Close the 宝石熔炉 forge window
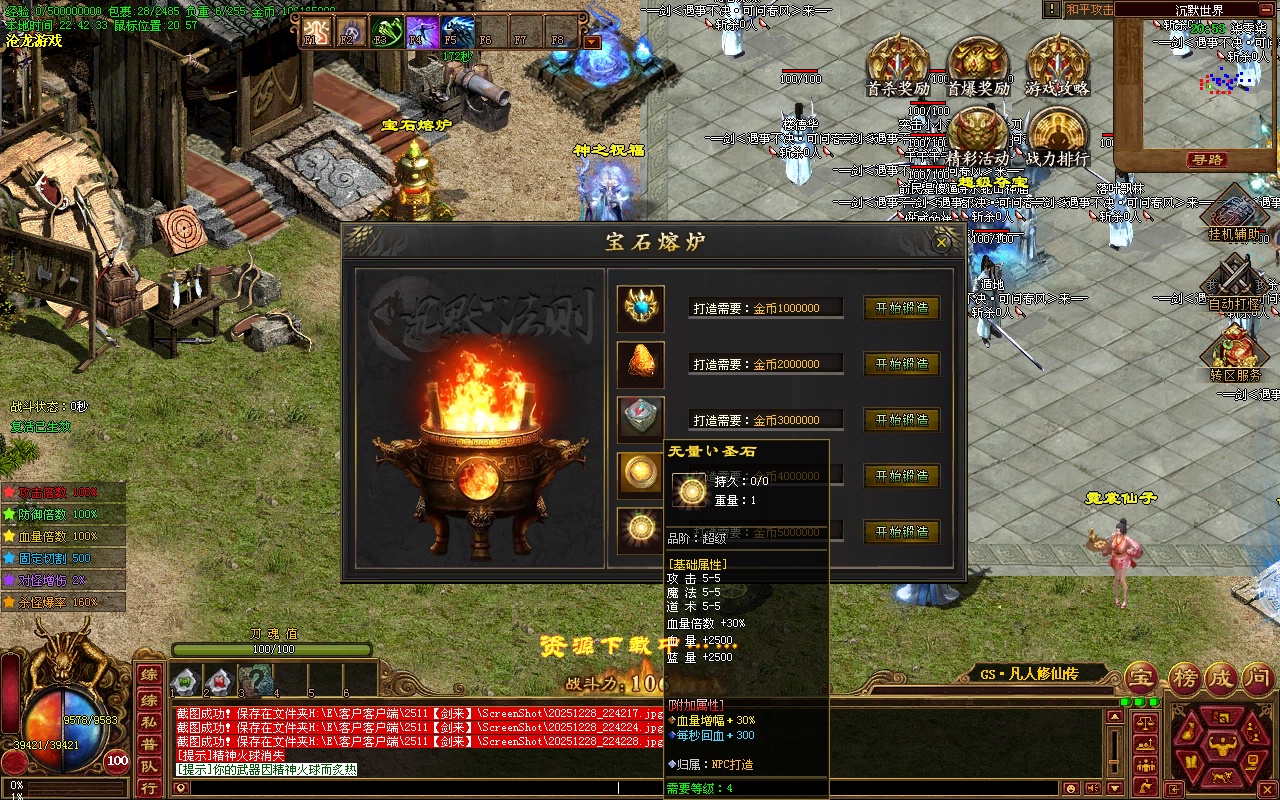This screenshot has width=1280, height=800. coord(941,242)
